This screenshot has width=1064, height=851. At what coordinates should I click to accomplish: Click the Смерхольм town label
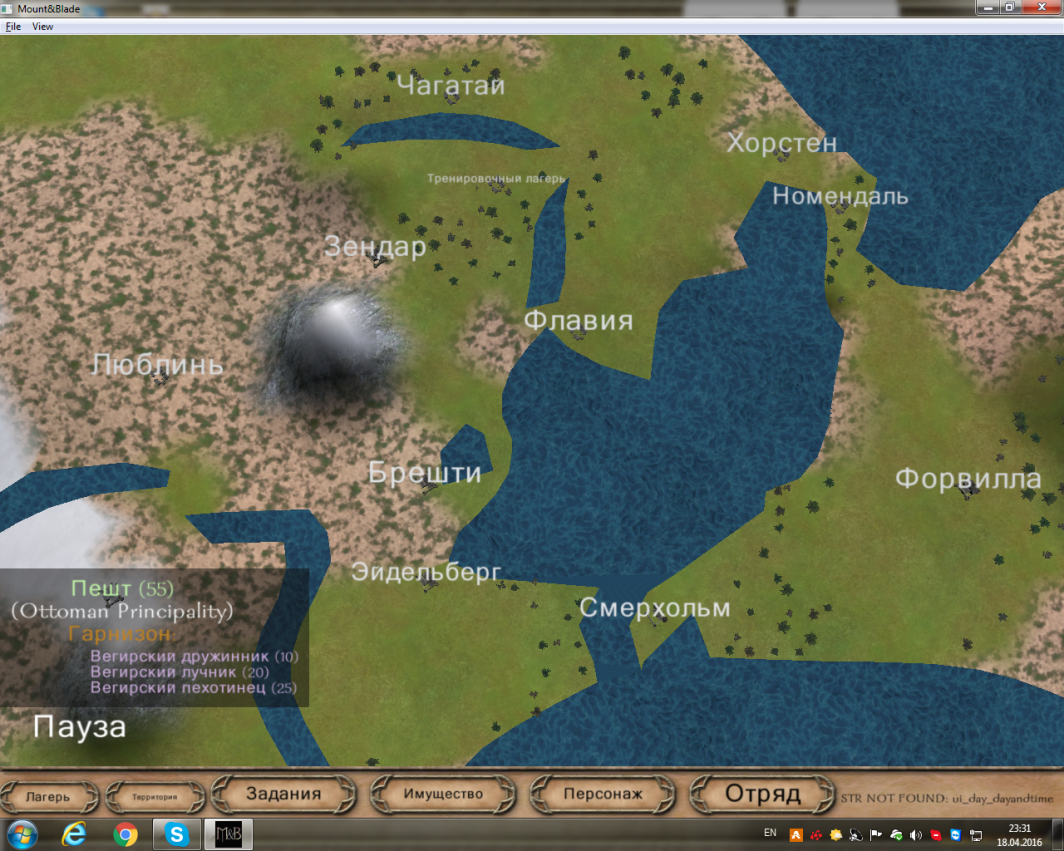pyautogui.click(x=655, y=608)
